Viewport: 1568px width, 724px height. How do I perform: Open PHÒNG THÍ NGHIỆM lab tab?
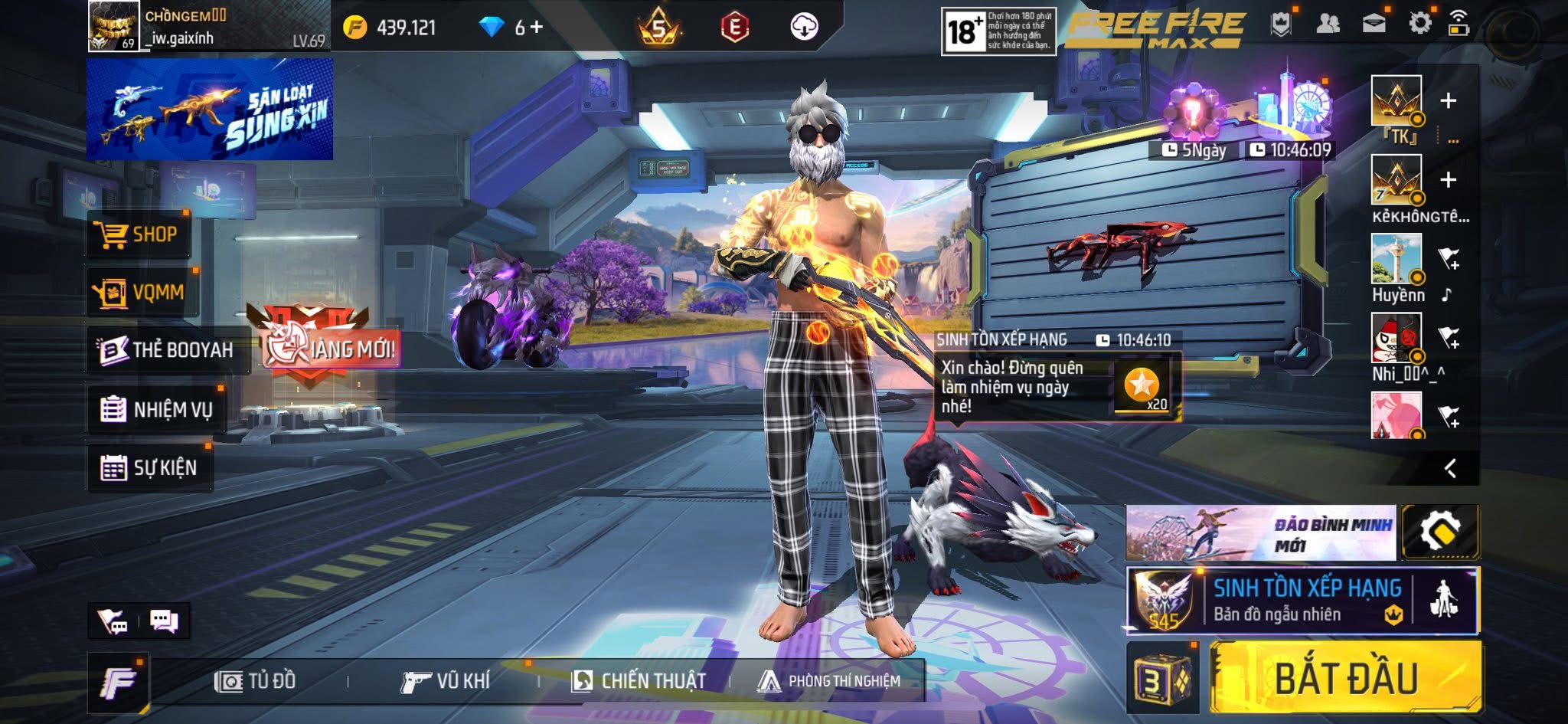(829, 681)
